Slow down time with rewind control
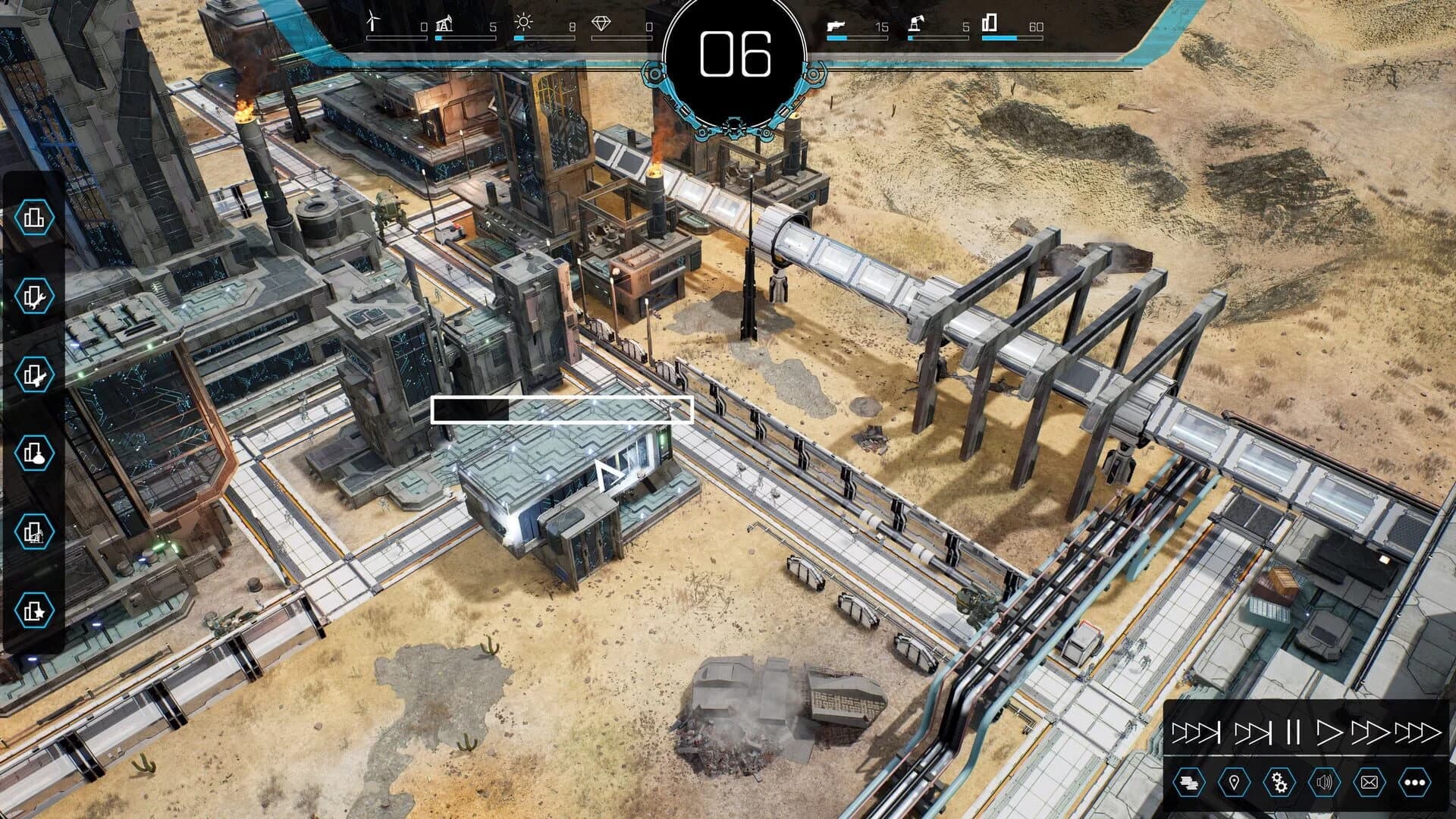 tap(1254, 733)
